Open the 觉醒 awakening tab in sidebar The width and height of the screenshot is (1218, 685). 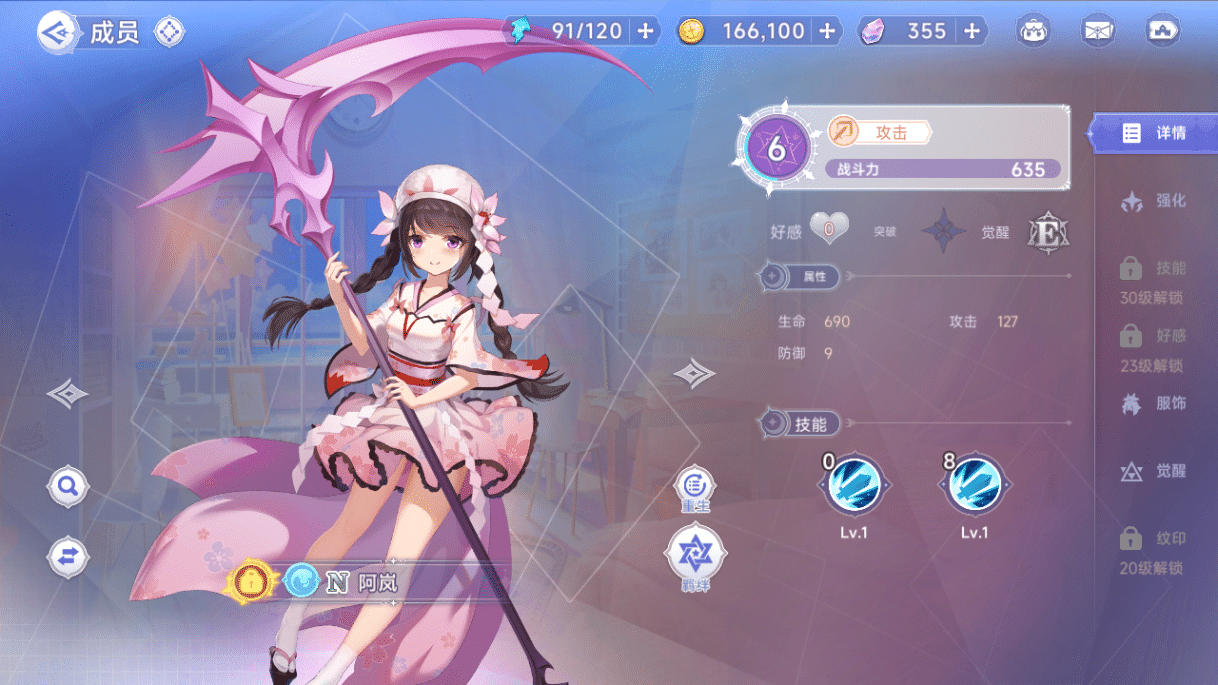tap(1155, 471)
